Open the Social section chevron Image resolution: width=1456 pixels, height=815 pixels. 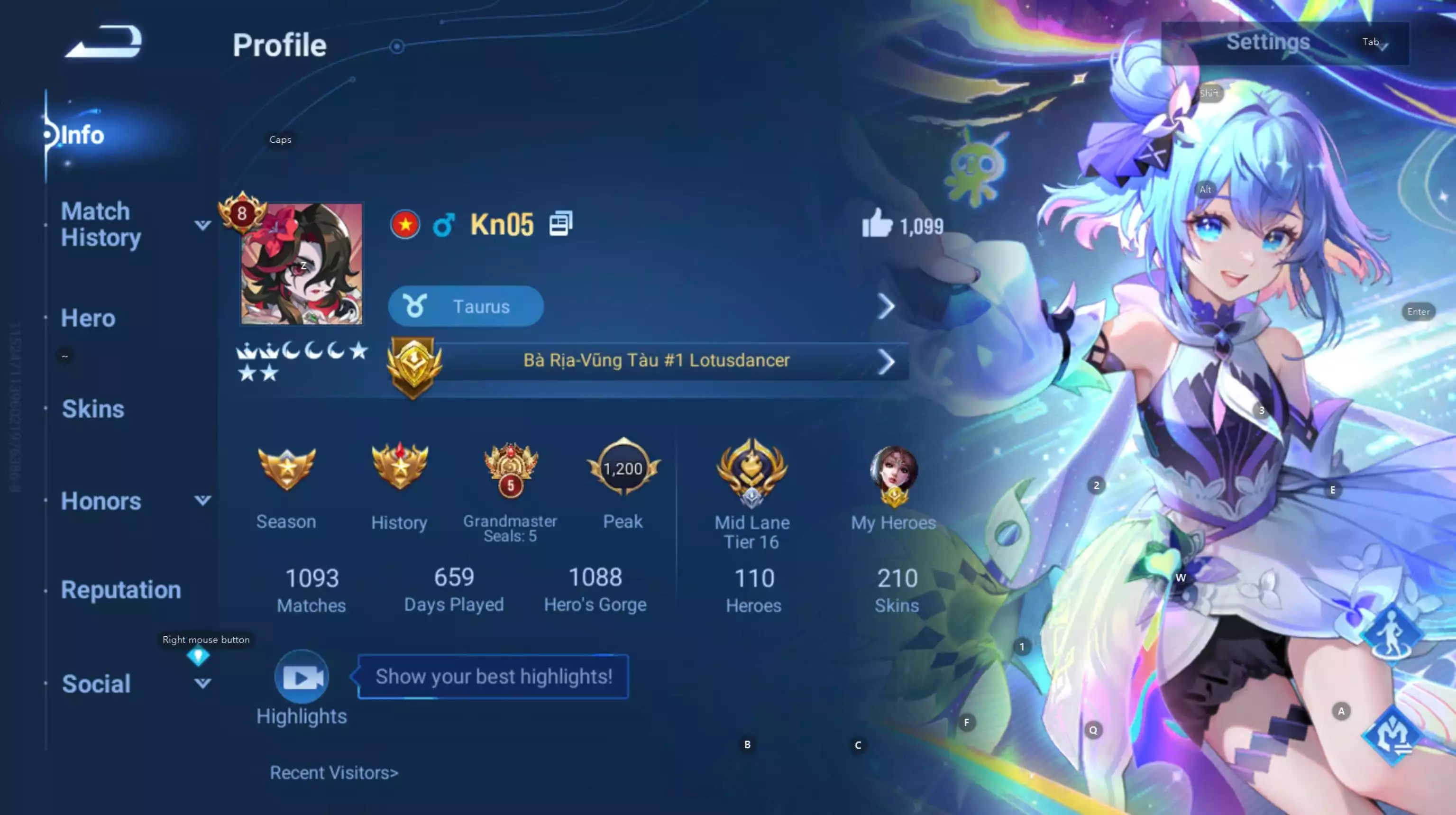(202, 684)
